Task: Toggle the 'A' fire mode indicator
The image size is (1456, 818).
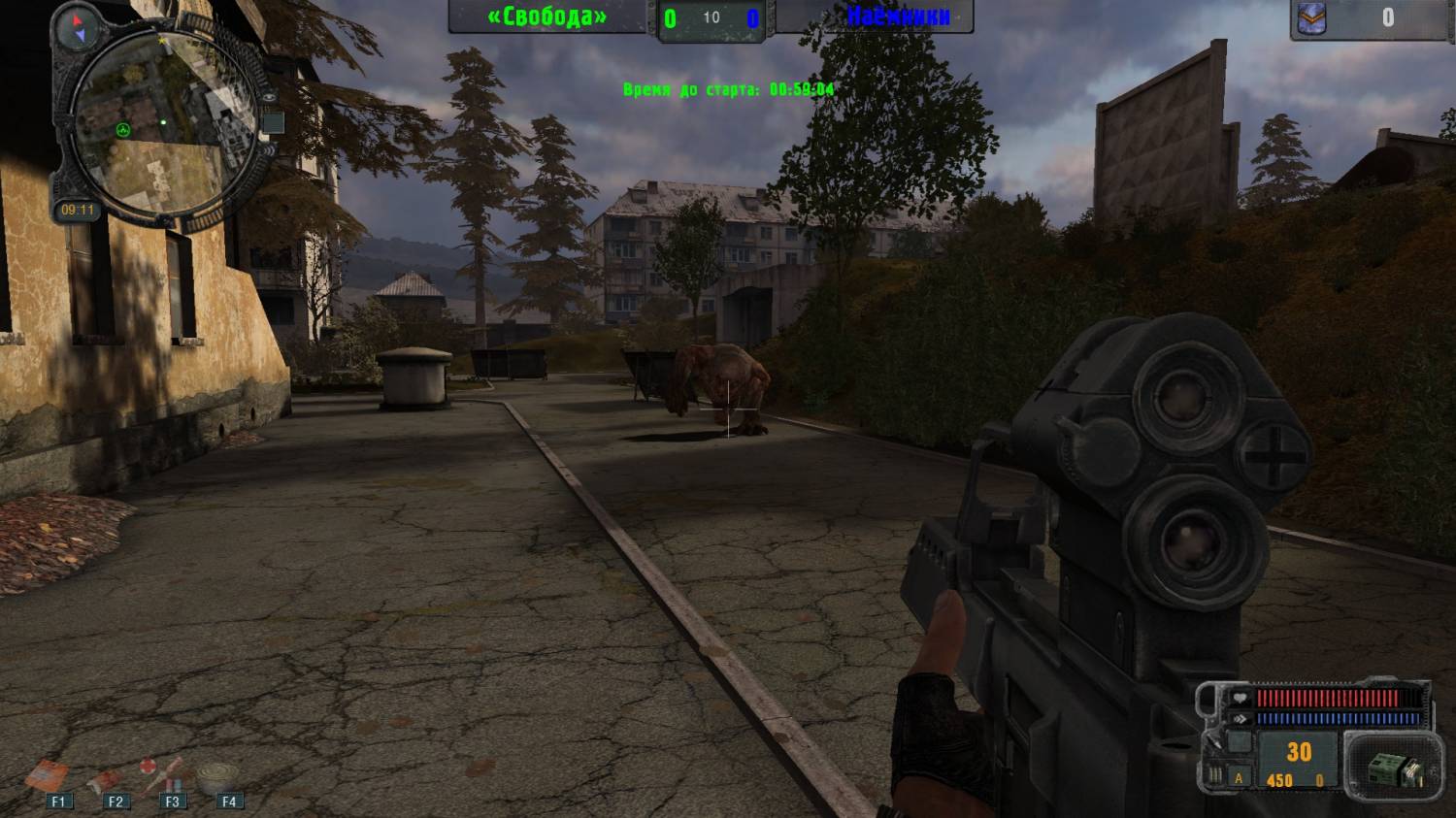Action: [x=1239, y=778]
